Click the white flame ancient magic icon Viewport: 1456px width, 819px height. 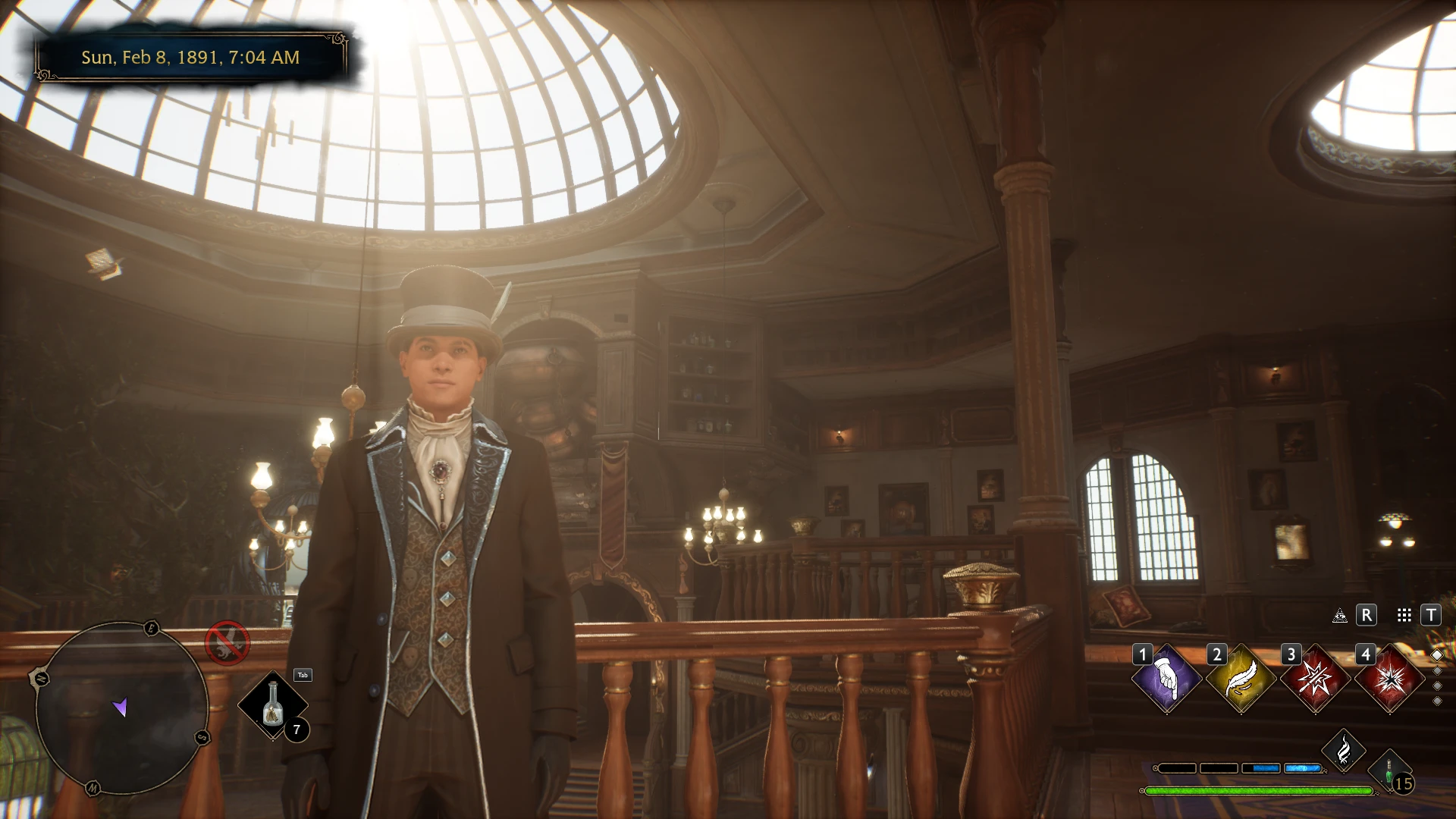coord(1343,751)
